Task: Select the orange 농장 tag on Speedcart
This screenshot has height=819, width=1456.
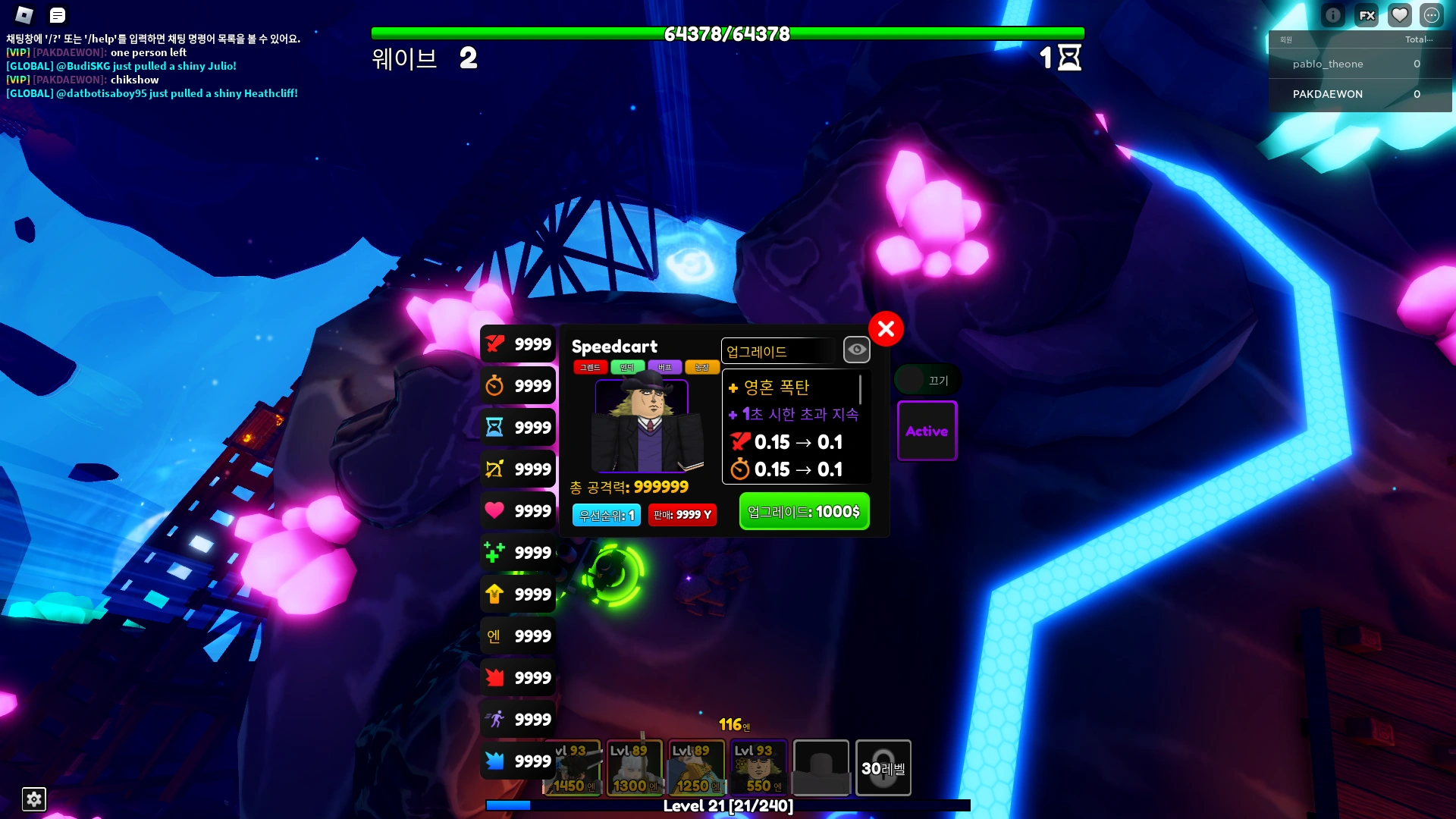Action: [x=702, y=367]
